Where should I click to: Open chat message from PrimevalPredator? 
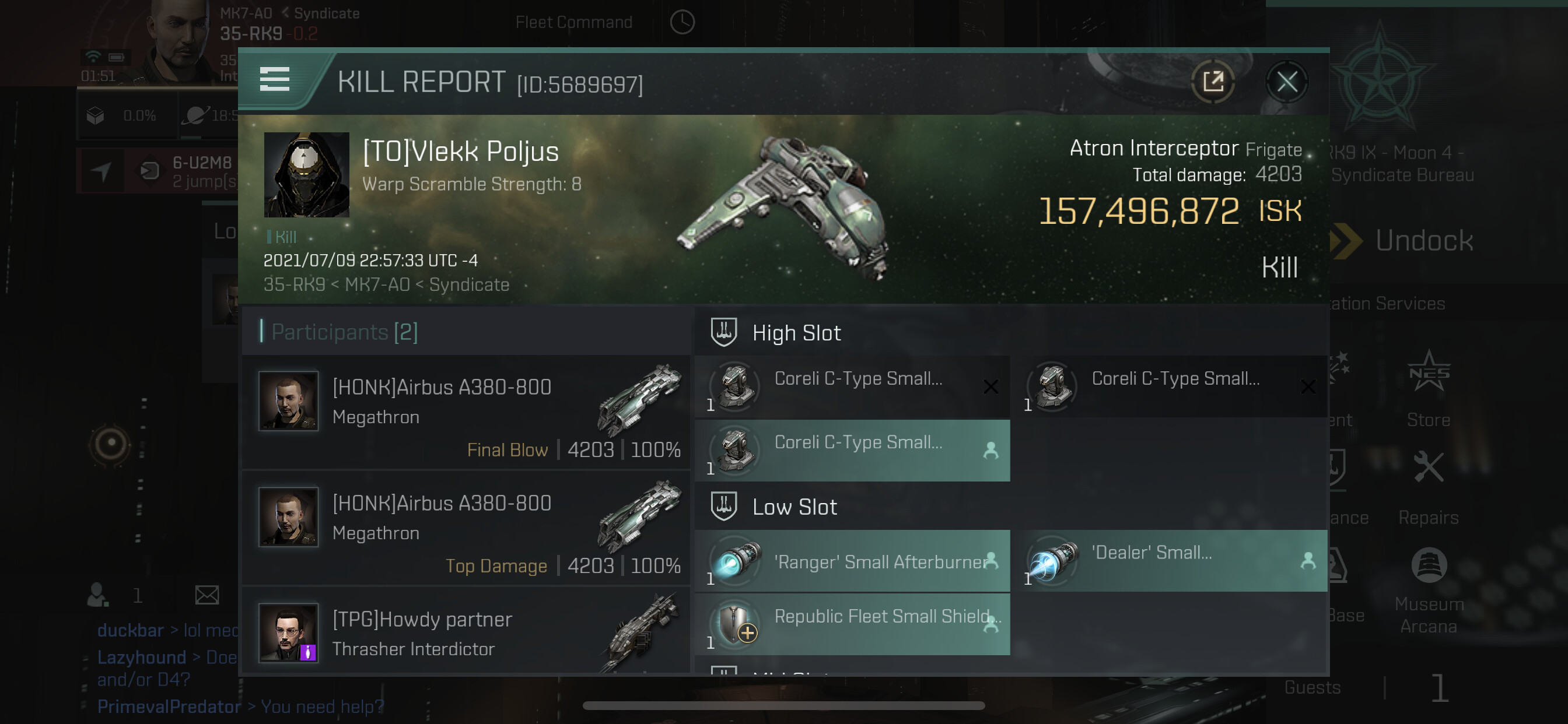pyautogui.click(x=240, y=707)
